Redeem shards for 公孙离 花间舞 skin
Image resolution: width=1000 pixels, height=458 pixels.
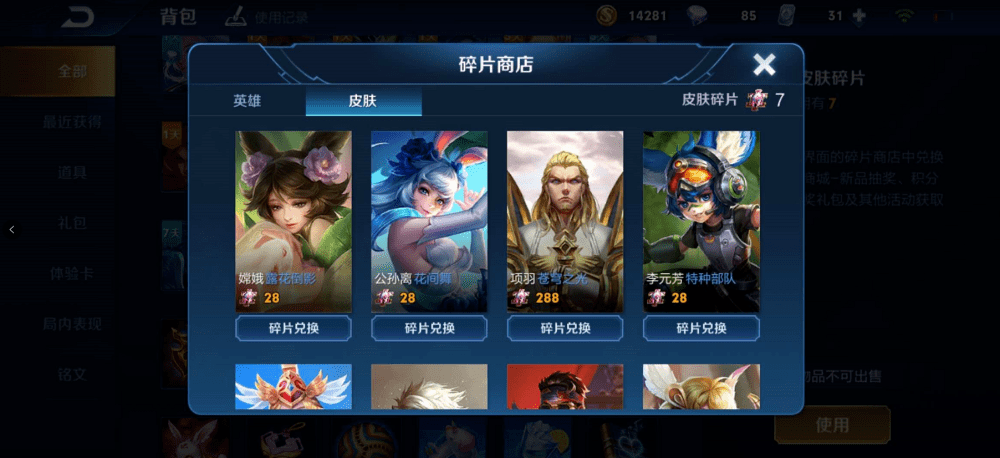[429, 328]
